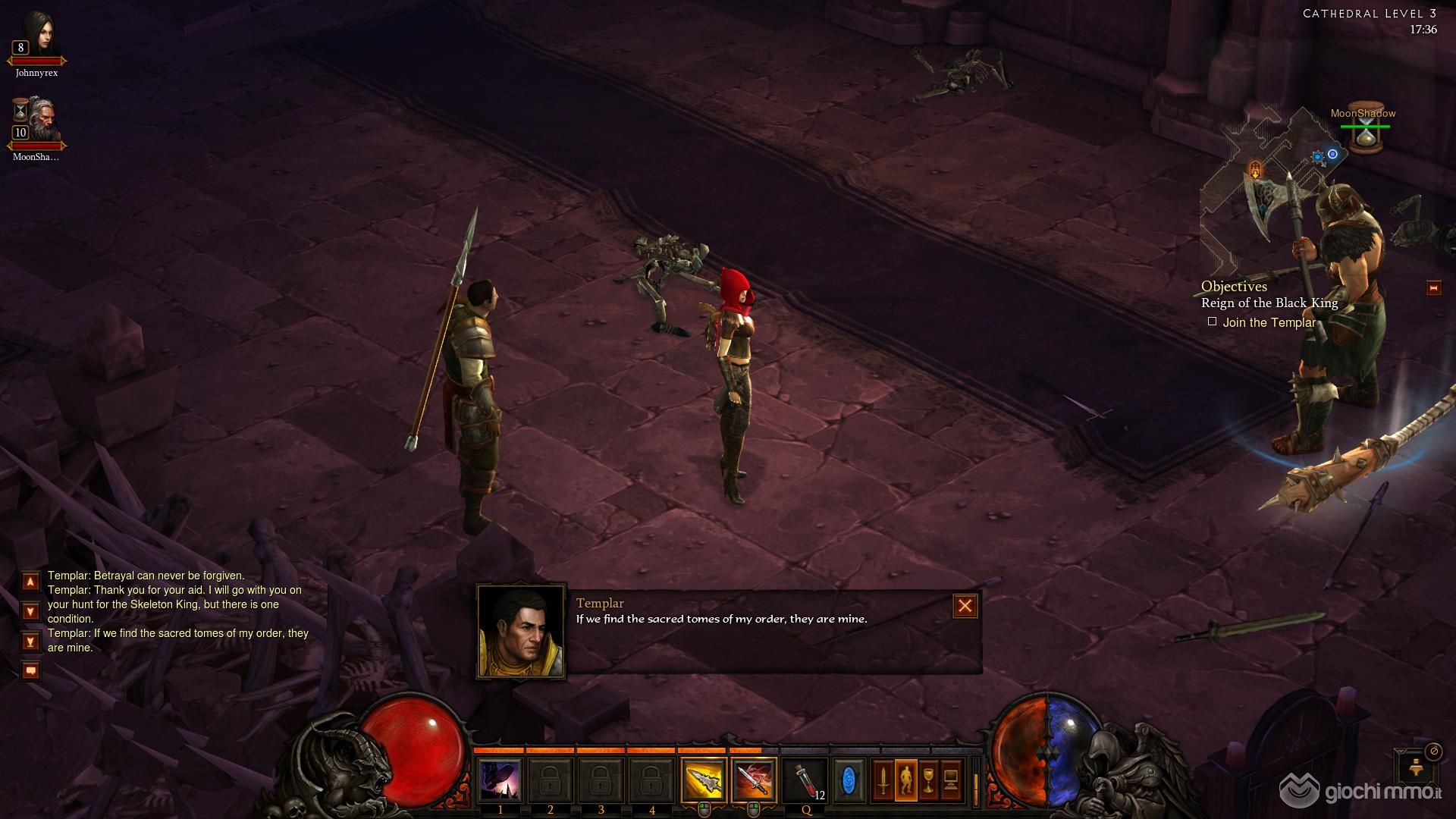Open the game menu computer icon

(951, 780)
